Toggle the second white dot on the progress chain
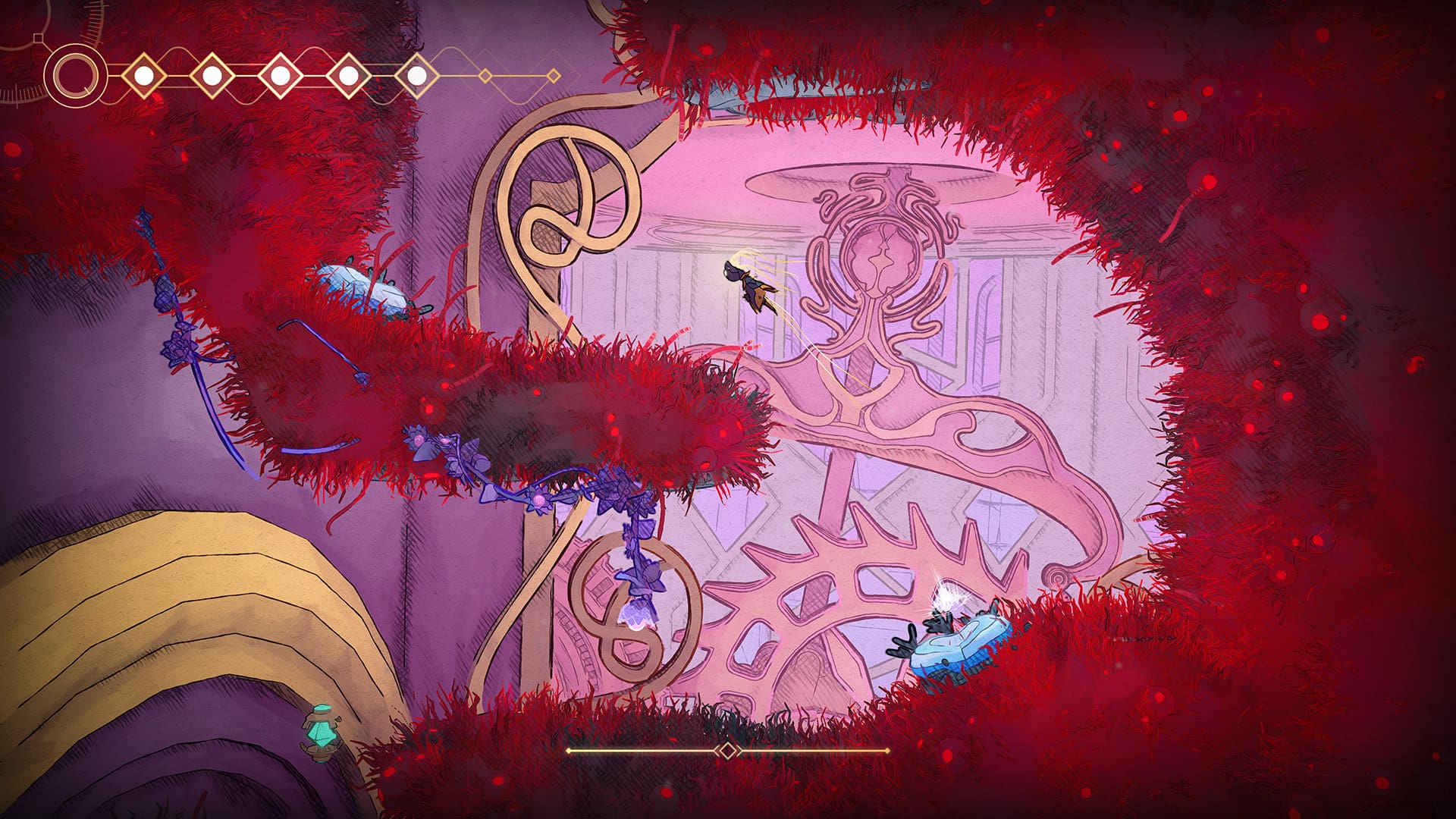The height and width of the screenshot is (819, 1456). click(x=212, y=74)
